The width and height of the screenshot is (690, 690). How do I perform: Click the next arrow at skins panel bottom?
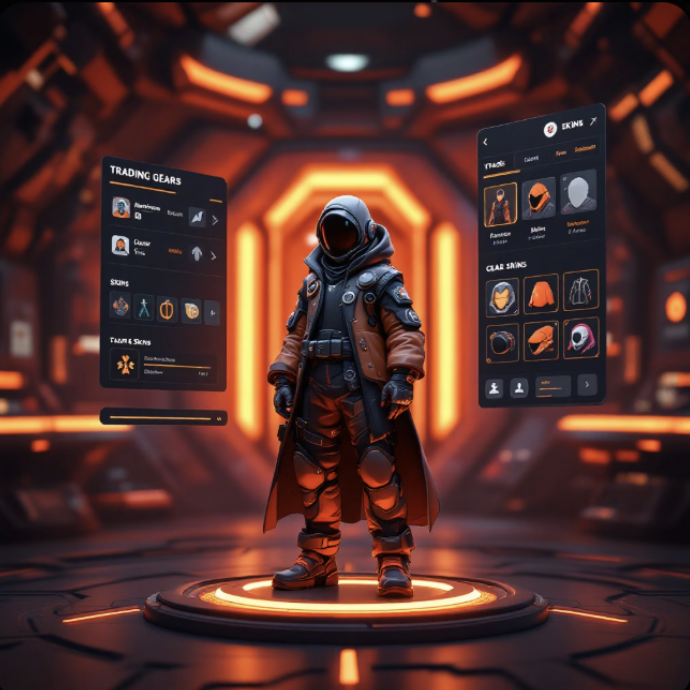[x=586, y=383]
